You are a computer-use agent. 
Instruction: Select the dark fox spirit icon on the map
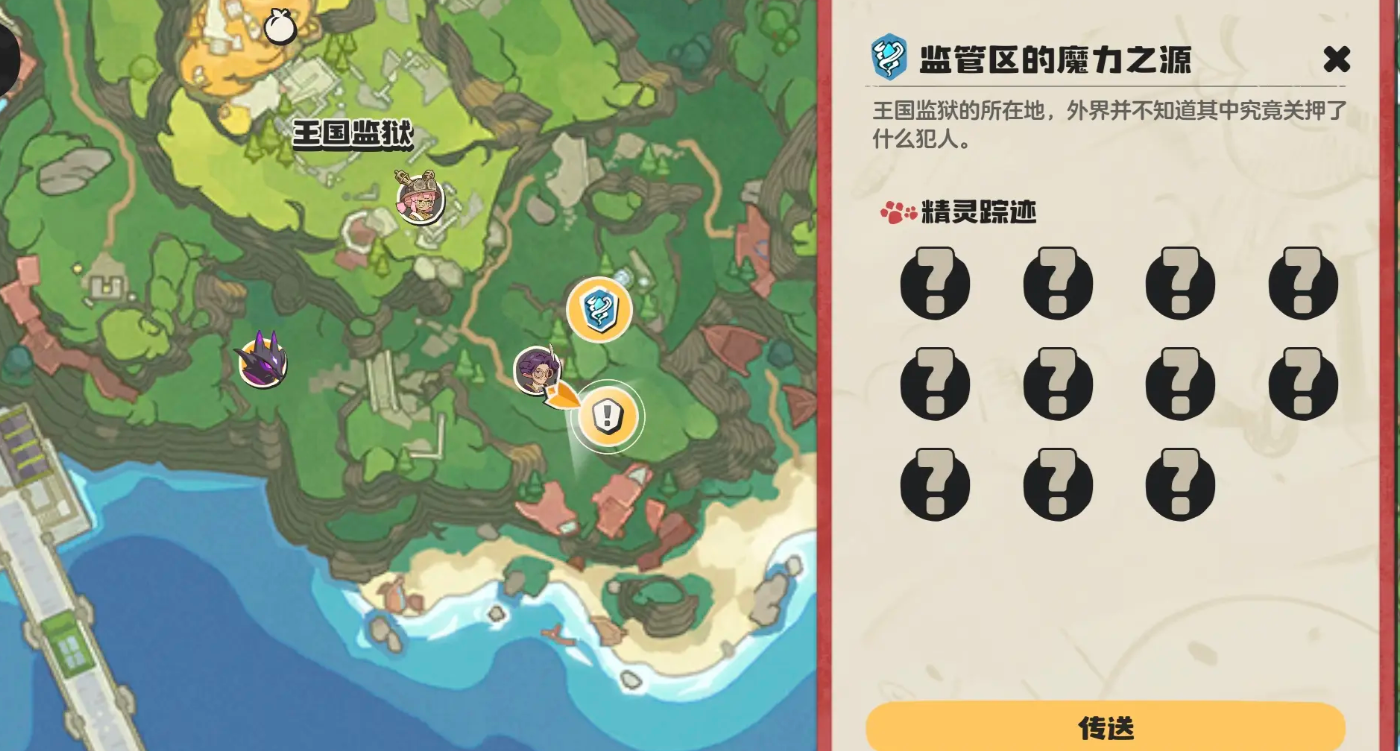tap(262, 361)
